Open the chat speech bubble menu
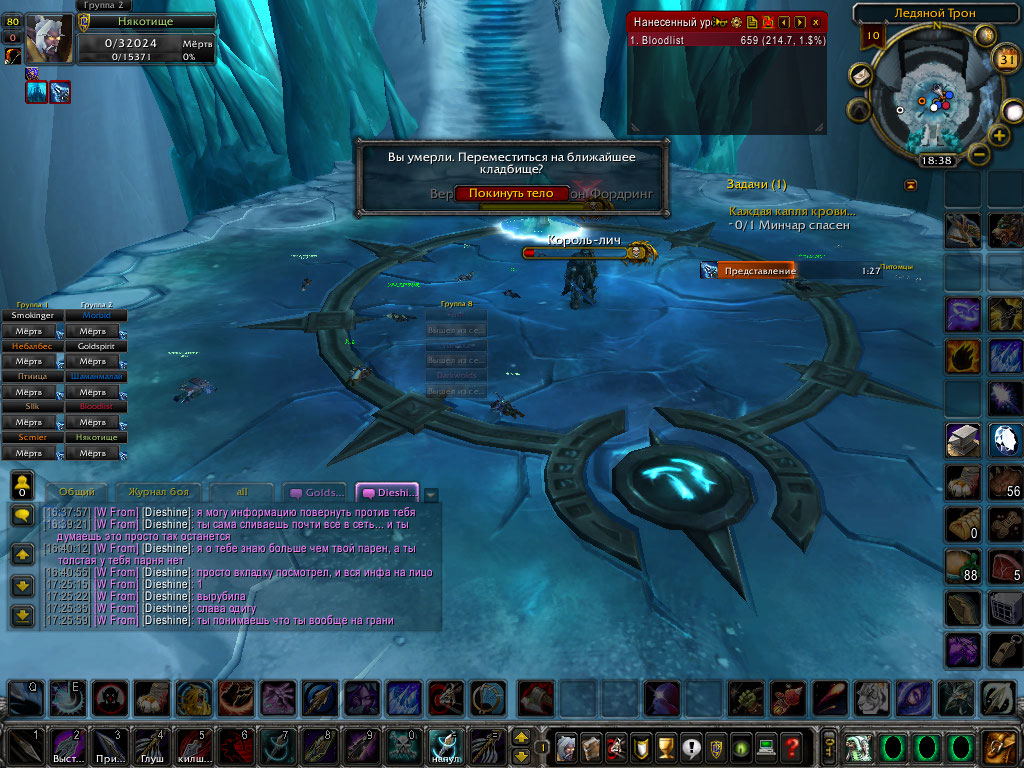Image resolution: width=1024 pixels, height=768 pixels. pos(22,514)
